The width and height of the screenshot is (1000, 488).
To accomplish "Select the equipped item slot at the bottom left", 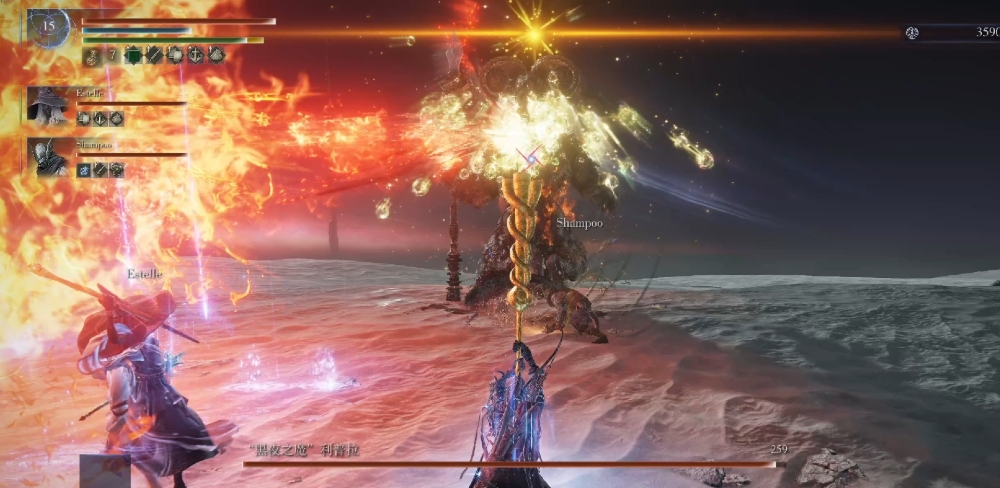I will [x=105, y=471].
